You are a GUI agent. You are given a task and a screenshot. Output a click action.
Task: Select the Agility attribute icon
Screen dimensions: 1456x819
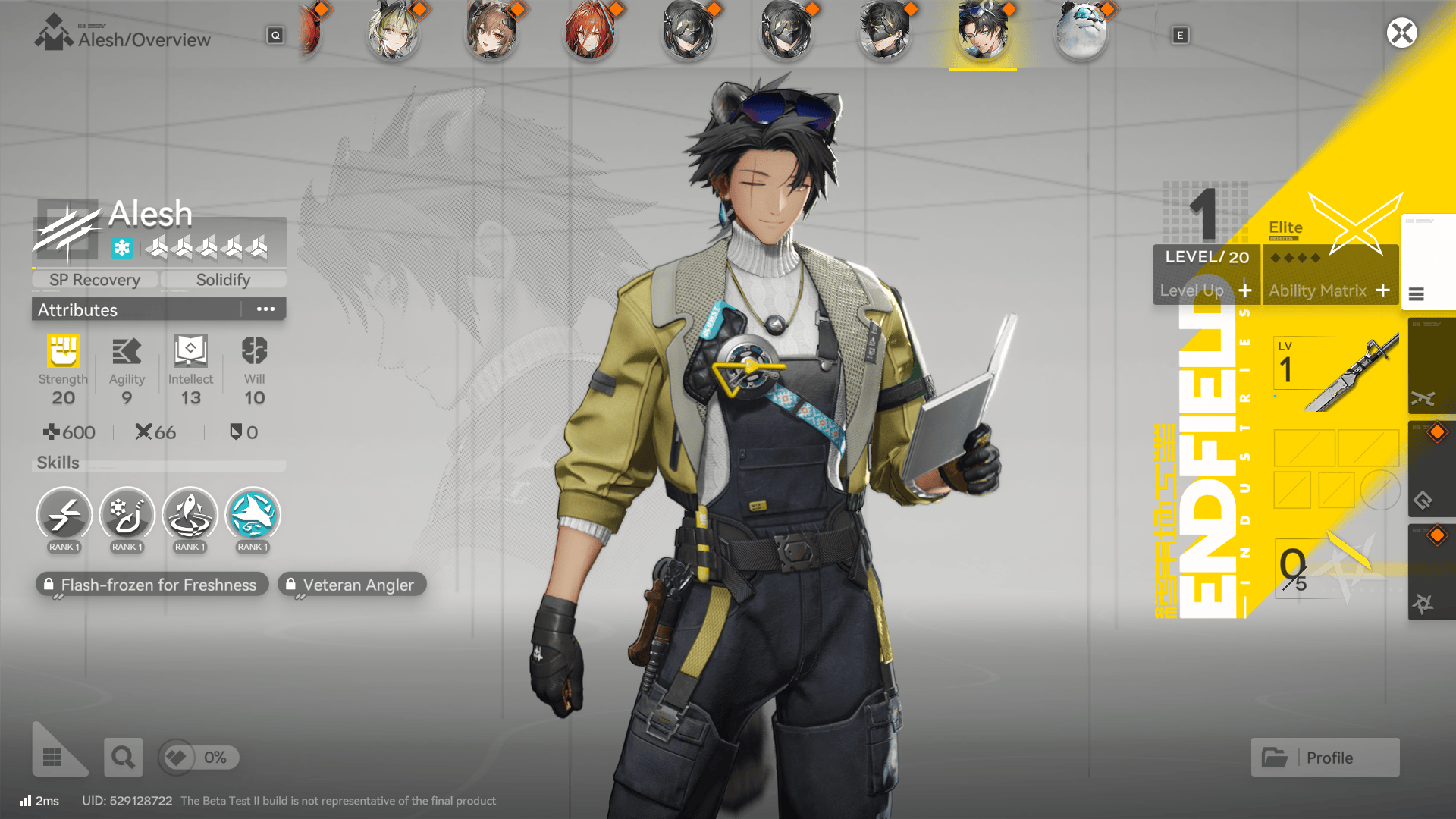pos(127,350)
